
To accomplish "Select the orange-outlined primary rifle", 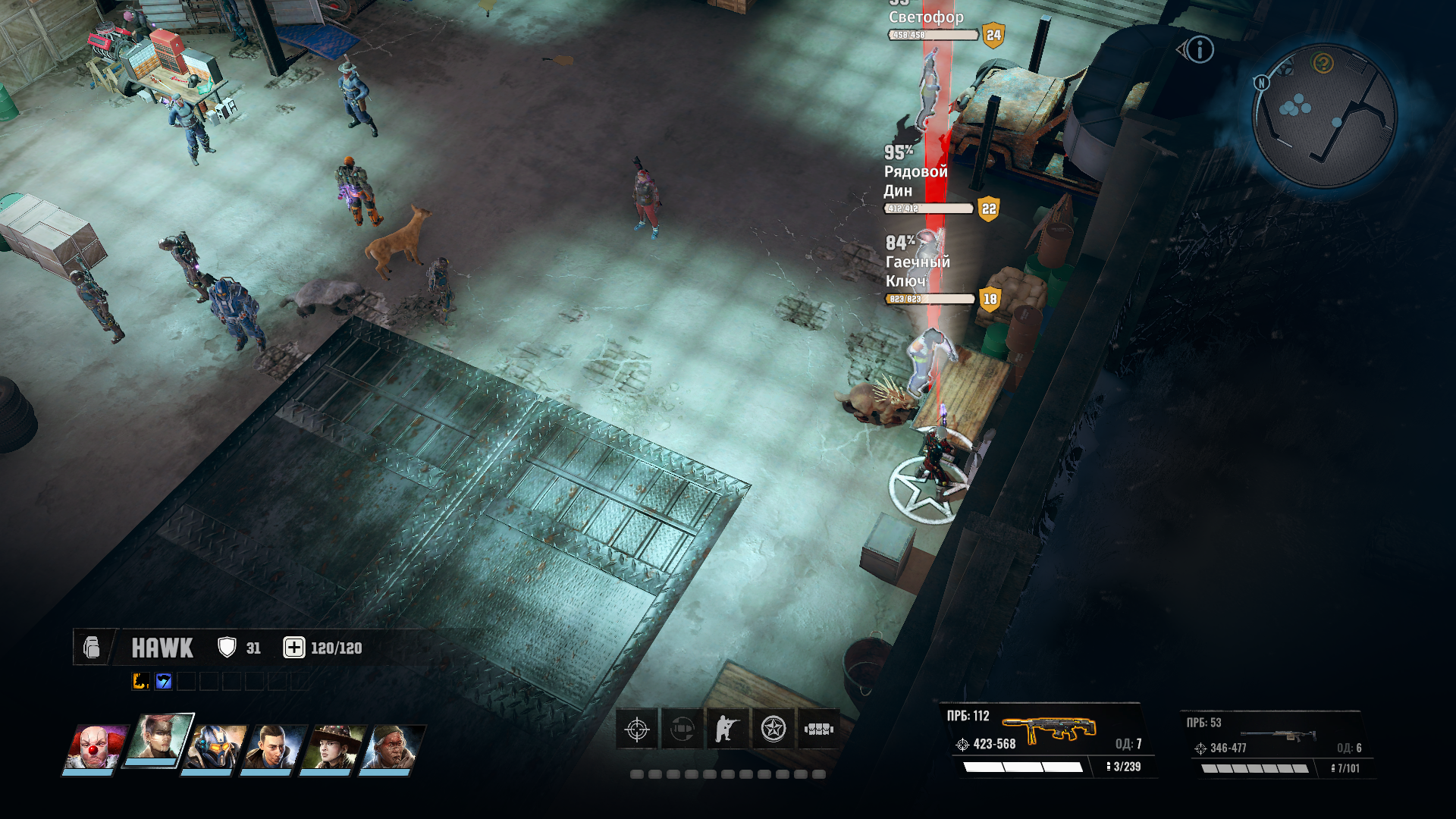I will [1049, 730].
